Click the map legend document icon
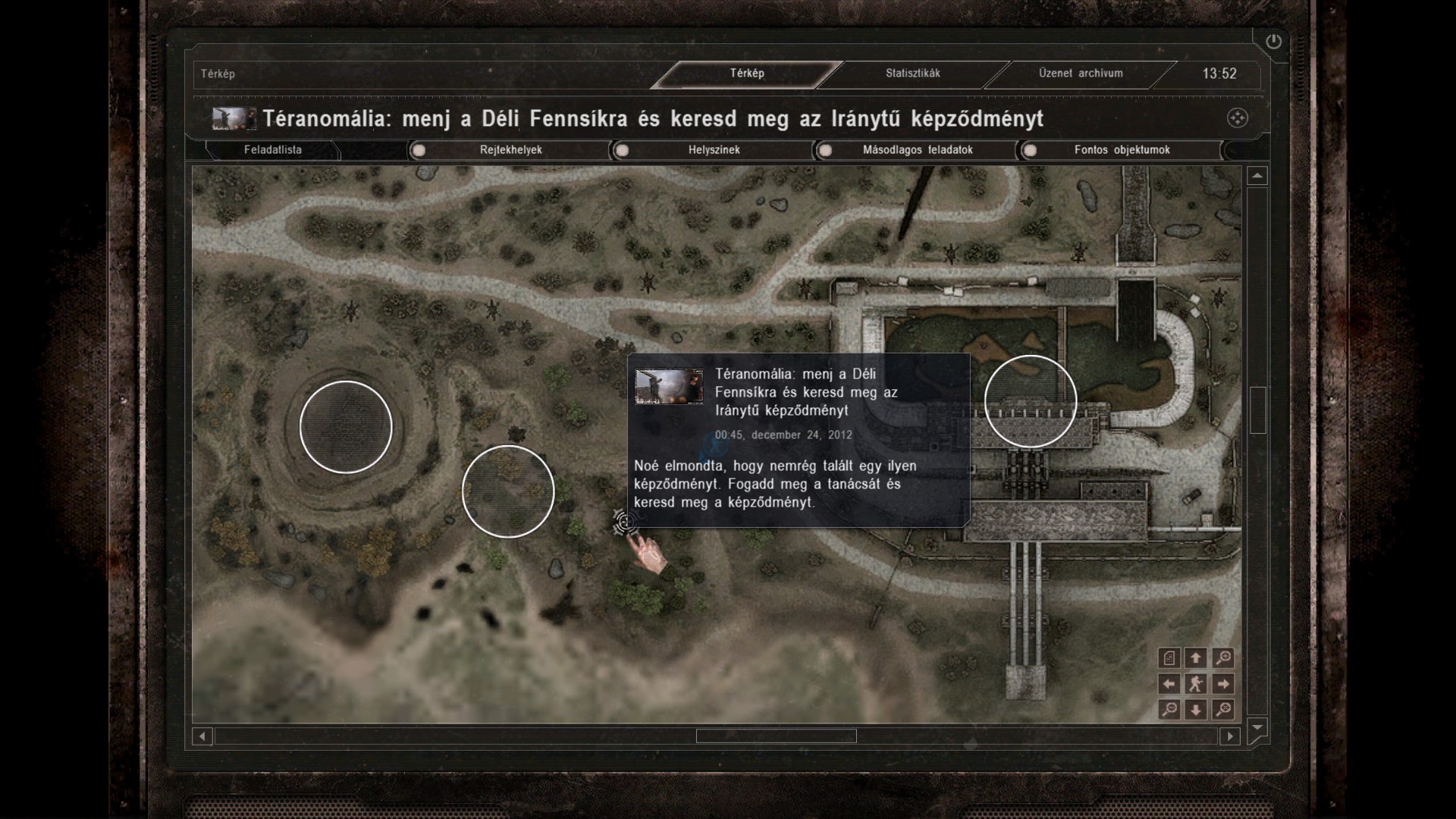 (1169, 658)
